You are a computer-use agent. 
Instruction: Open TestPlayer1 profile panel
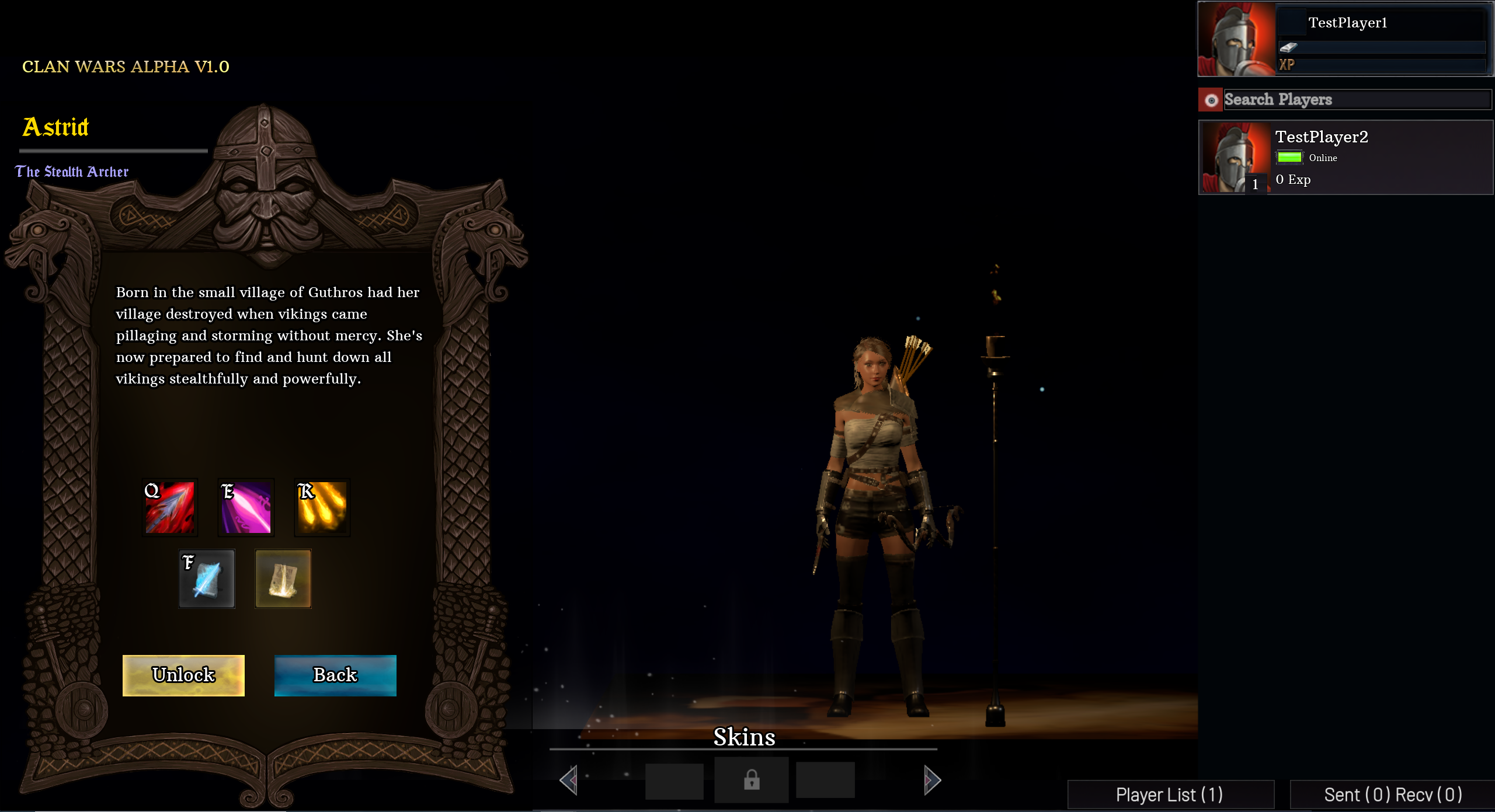point(1345,39)
